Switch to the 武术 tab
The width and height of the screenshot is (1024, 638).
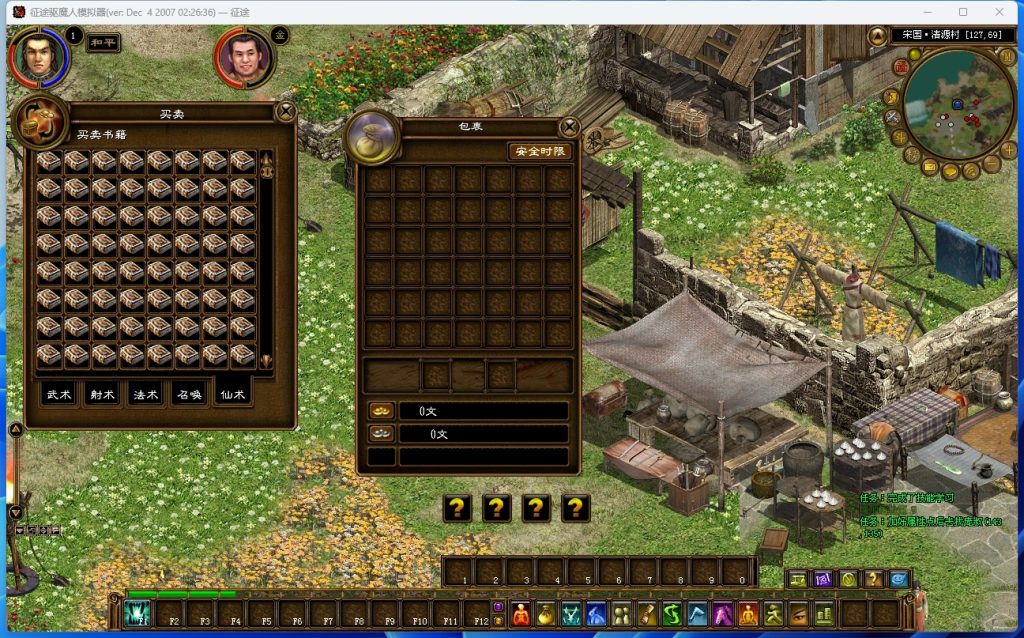(x=59, y=394)
